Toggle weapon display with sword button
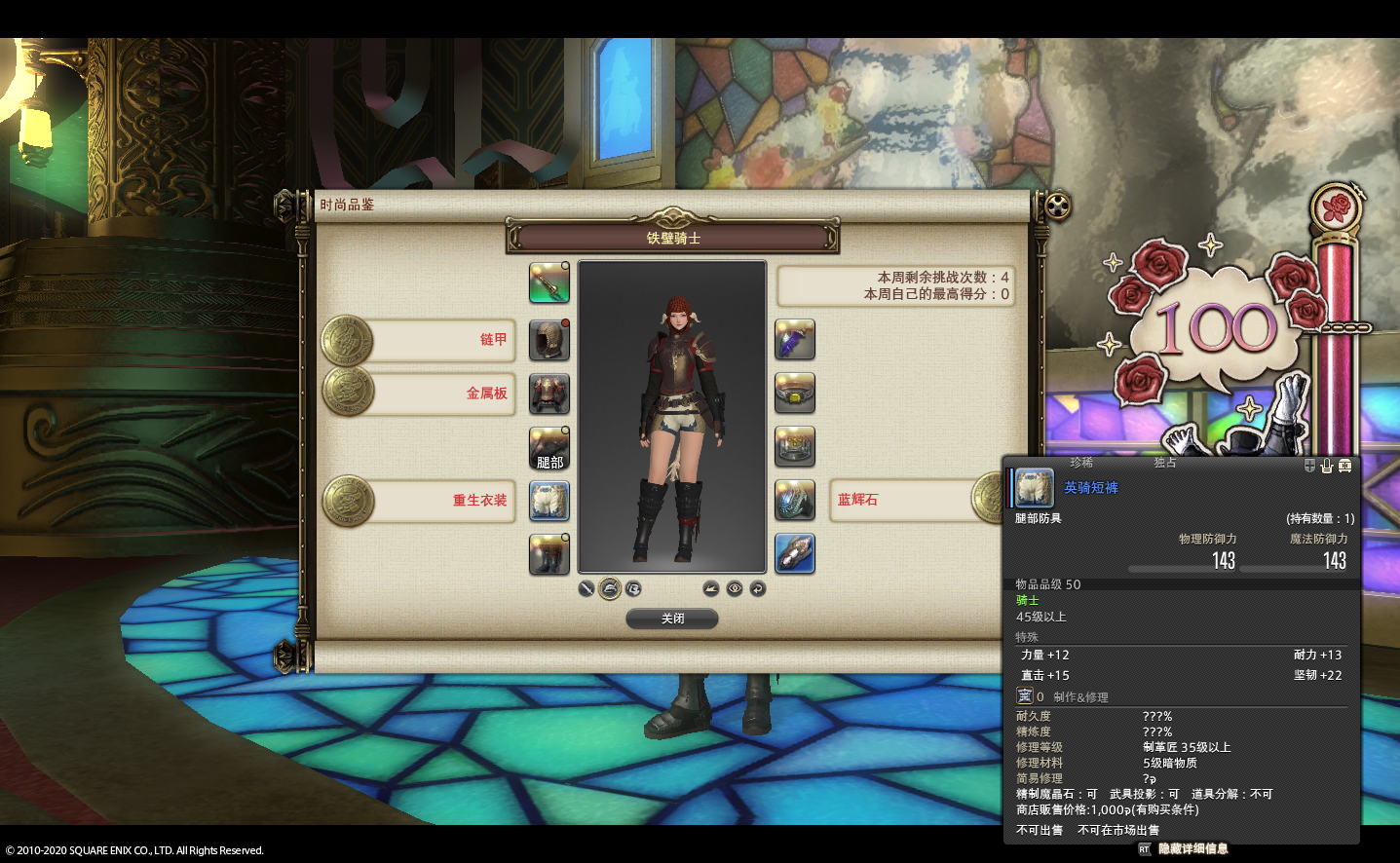 coord(586,588)
